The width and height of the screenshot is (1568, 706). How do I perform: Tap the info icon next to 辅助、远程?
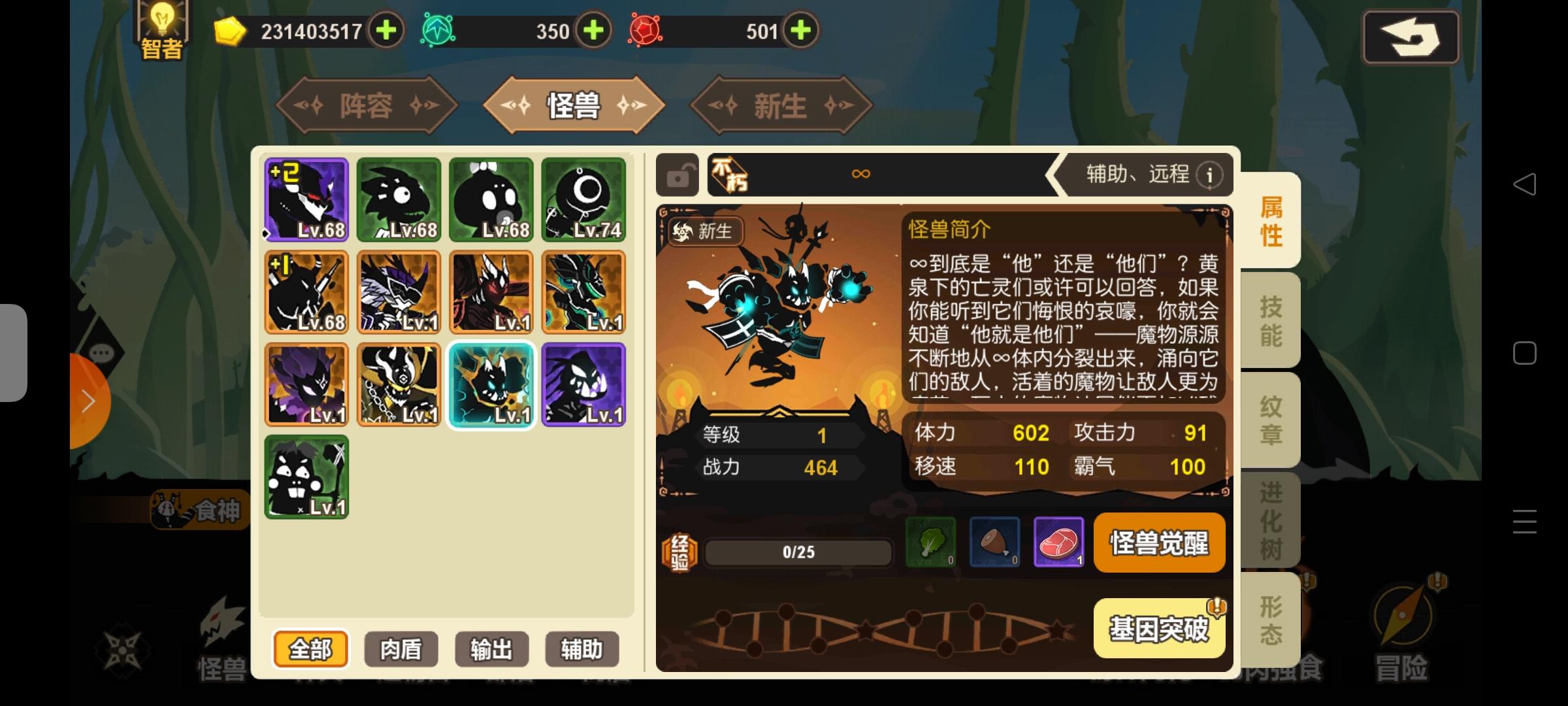[x=1212, y=175]
